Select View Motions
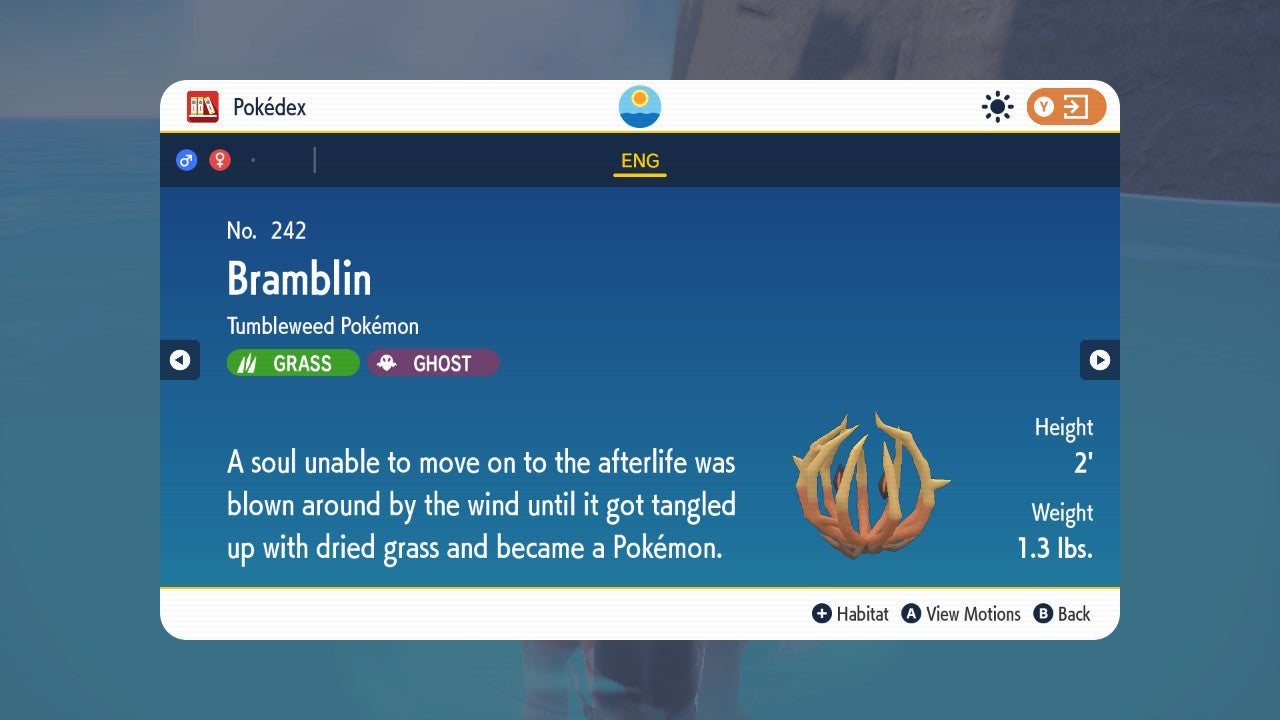The image size is (1280, 720). (x=975, y=614)
